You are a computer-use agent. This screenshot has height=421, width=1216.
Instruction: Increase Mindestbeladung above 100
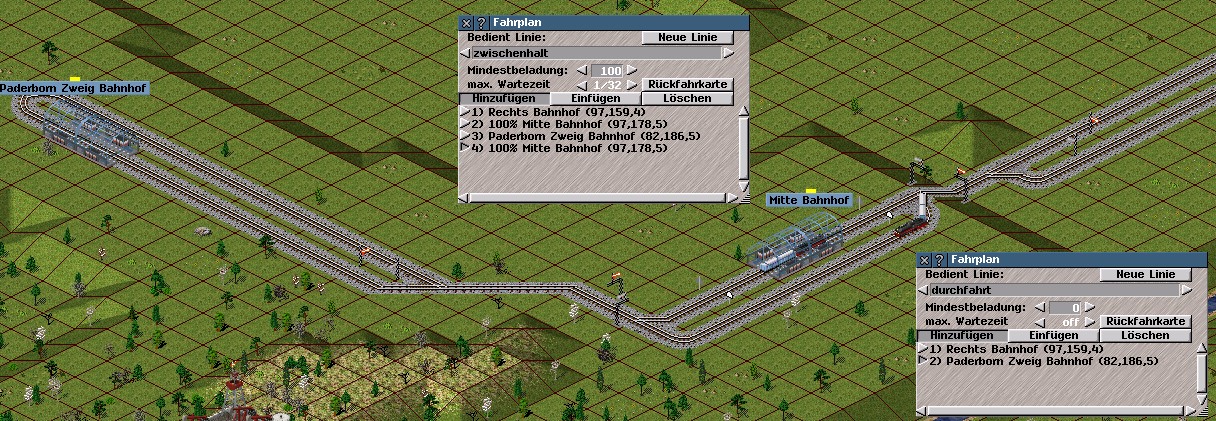tap(631, 70)
